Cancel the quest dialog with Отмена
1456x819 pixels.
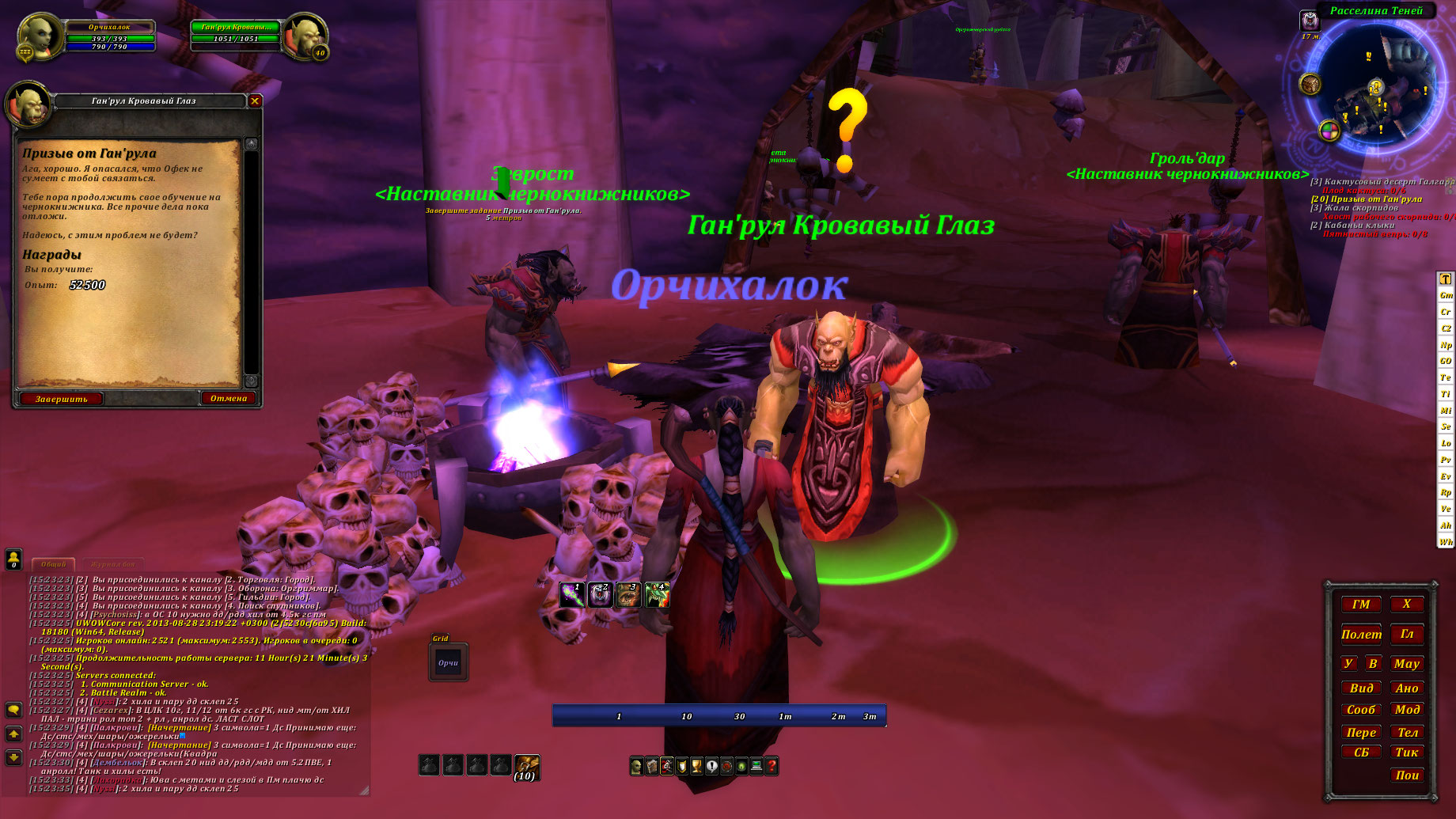[229, 398]
